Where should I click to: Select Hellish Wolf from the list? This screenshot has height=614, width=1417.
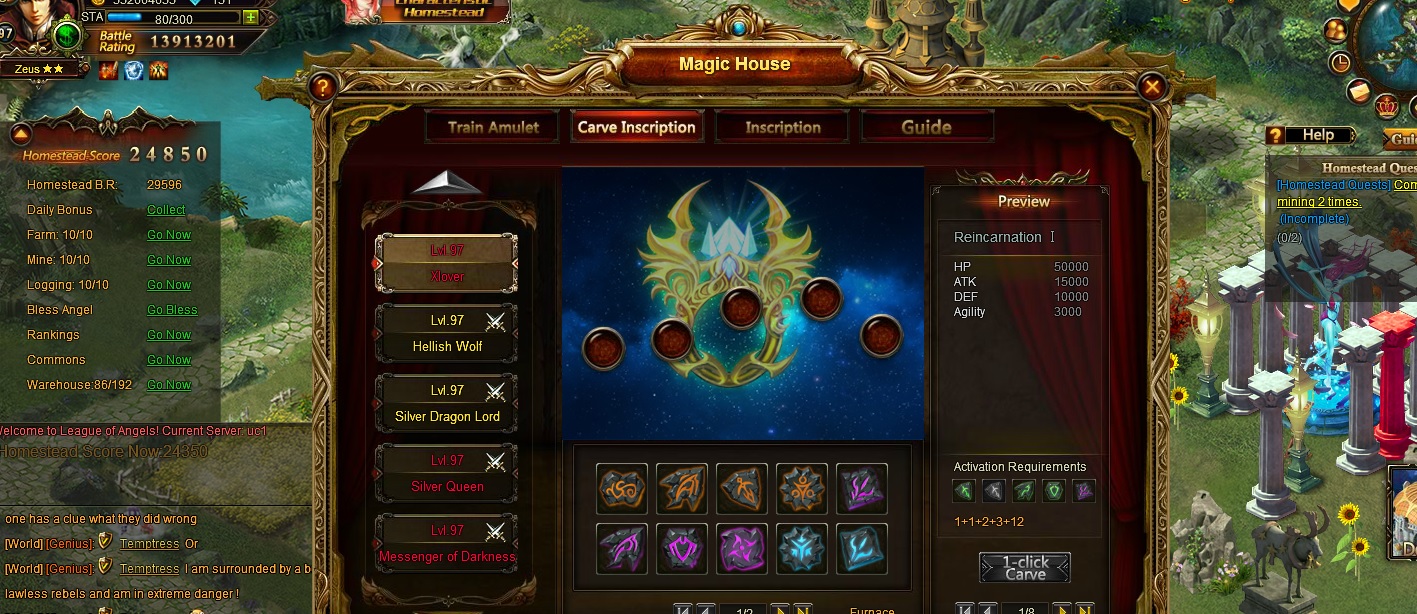point(446,334)
